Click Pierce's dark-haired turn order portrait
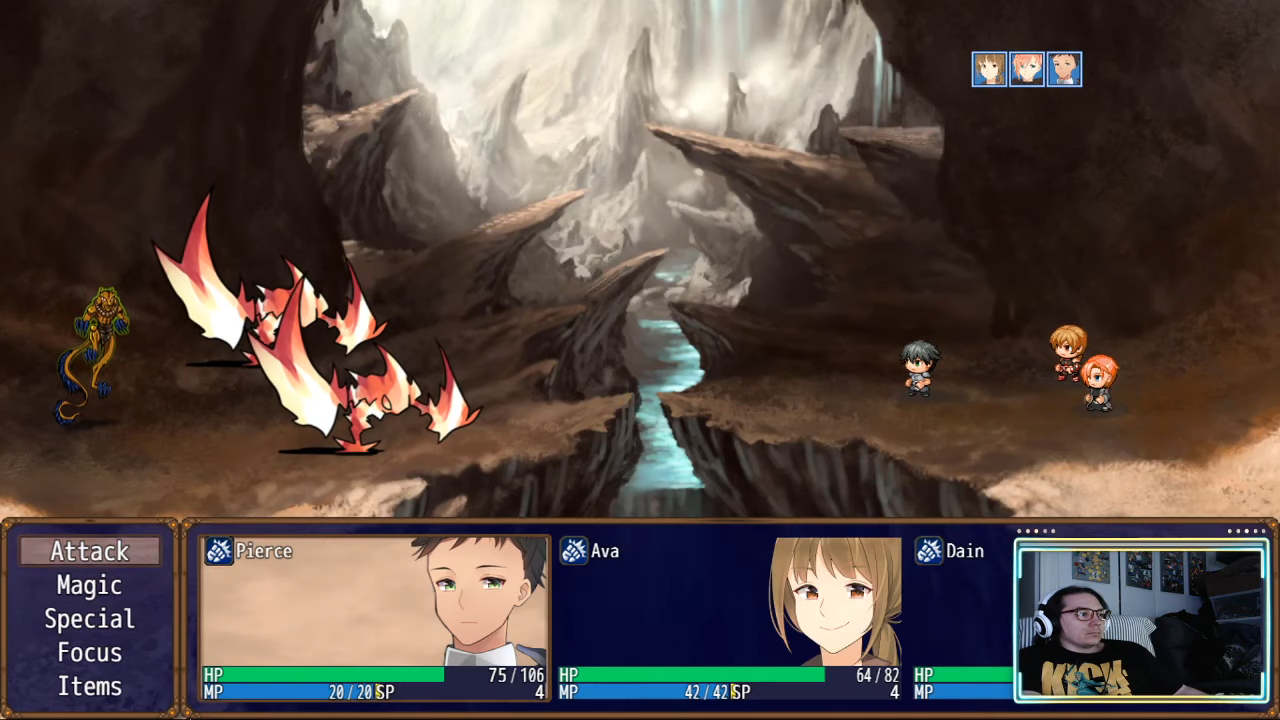1280x720 pixels. click(1064, 69)
